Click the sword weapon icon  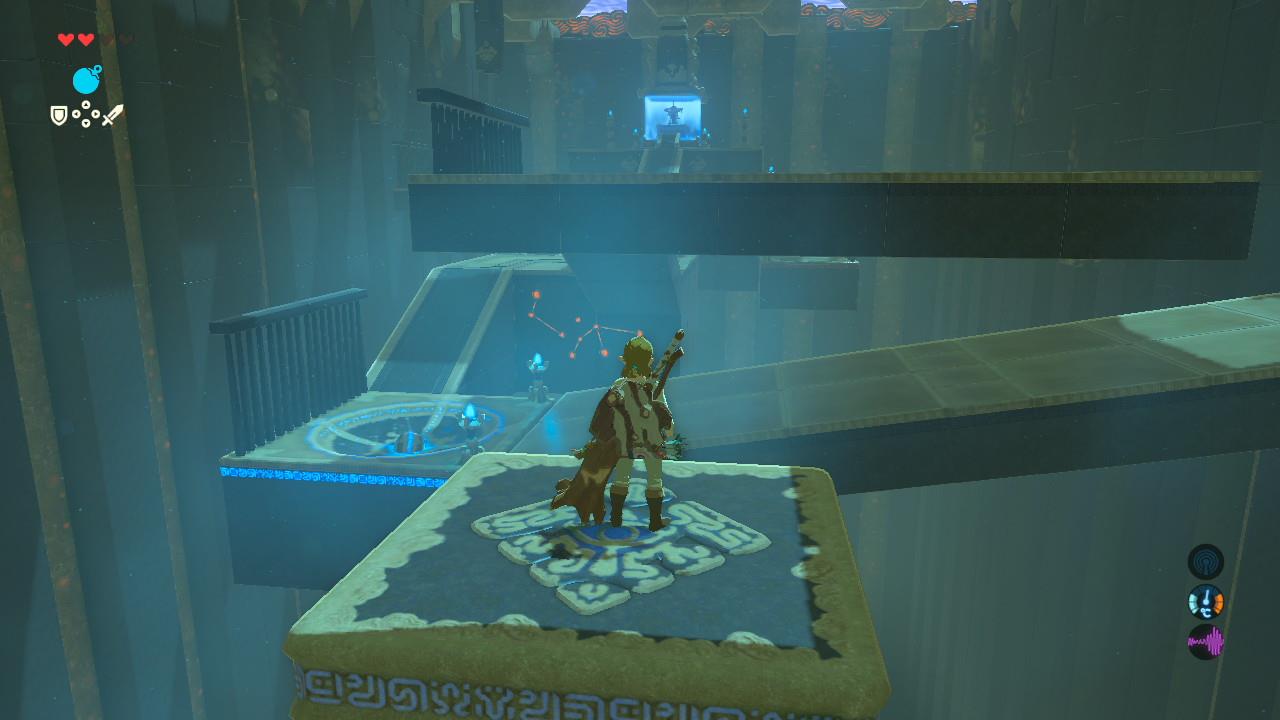point(112,116)
